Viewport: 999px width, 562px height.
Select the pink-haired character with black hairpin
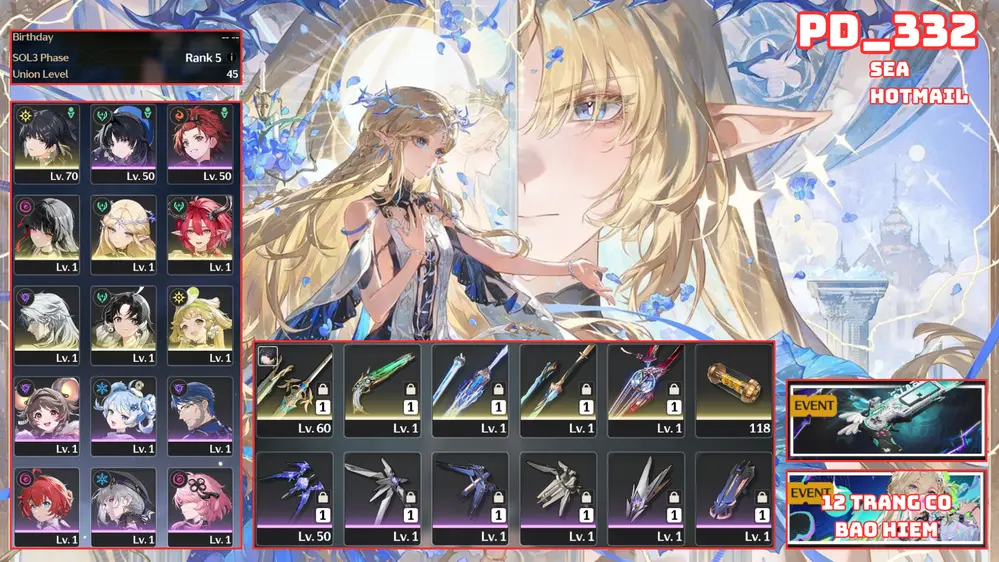(200, 506)
